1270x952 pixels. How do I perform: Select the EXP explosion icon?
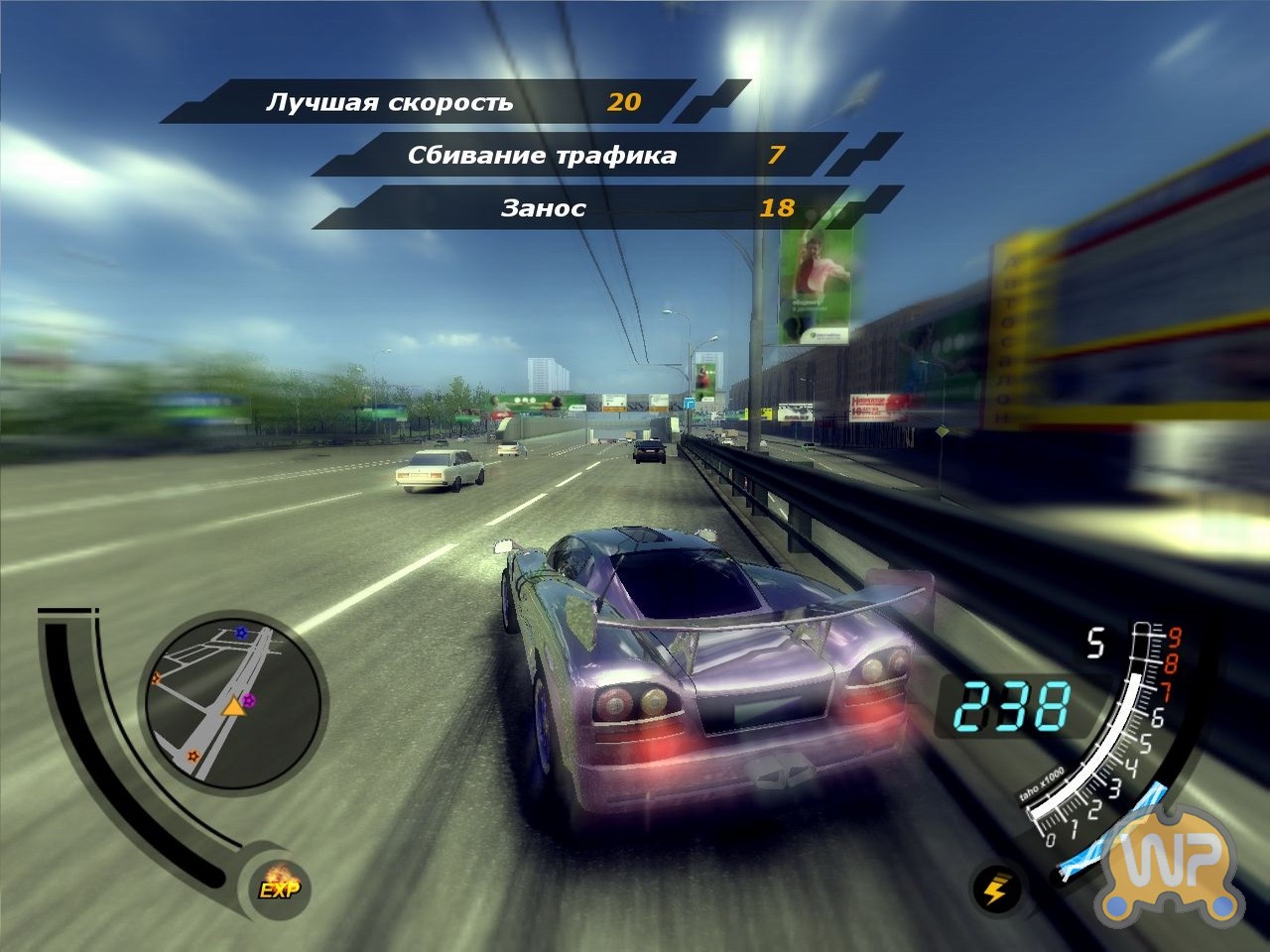point(279,885)
